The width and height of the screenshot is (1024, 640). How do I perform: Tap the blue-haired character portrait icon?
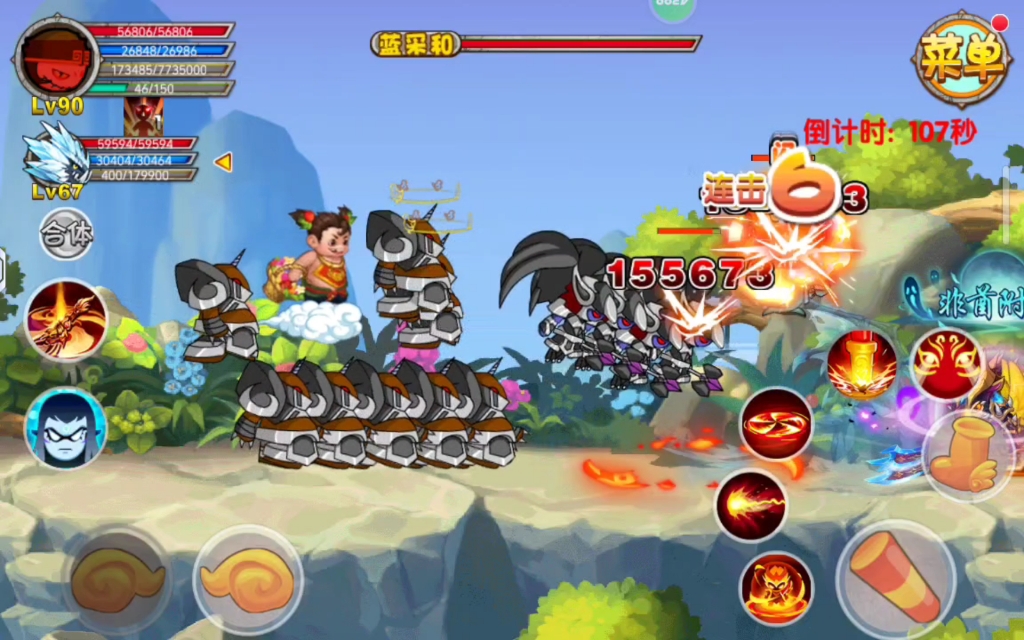coord(66,427)
